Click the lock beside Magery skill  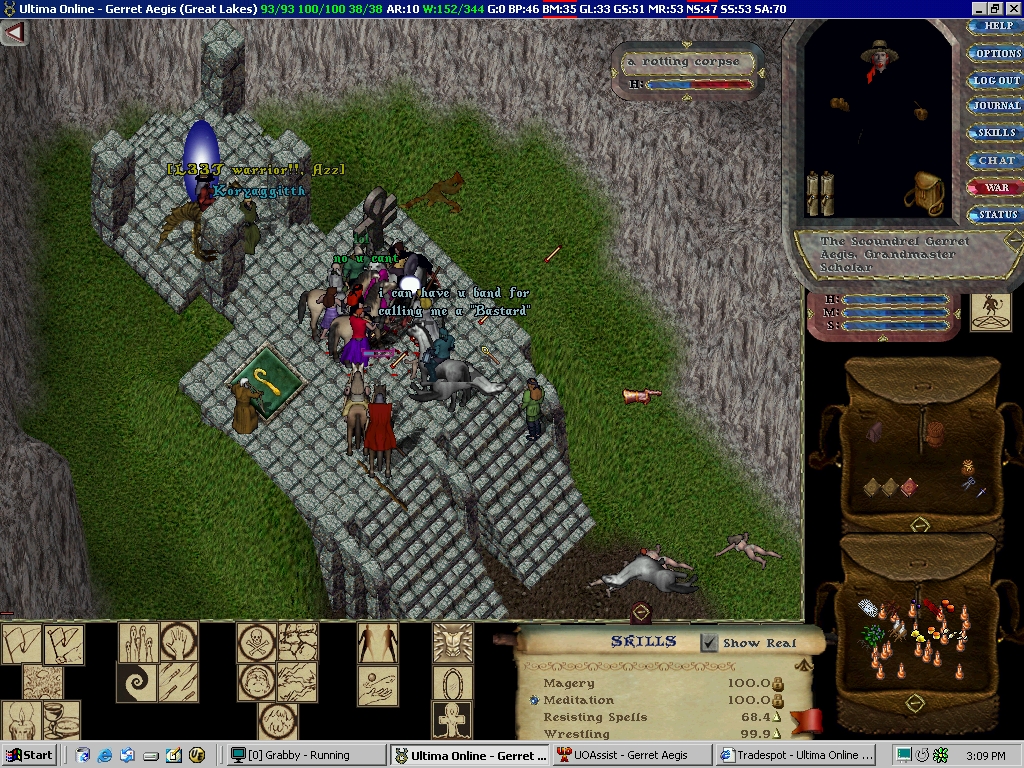coord(777,684)
